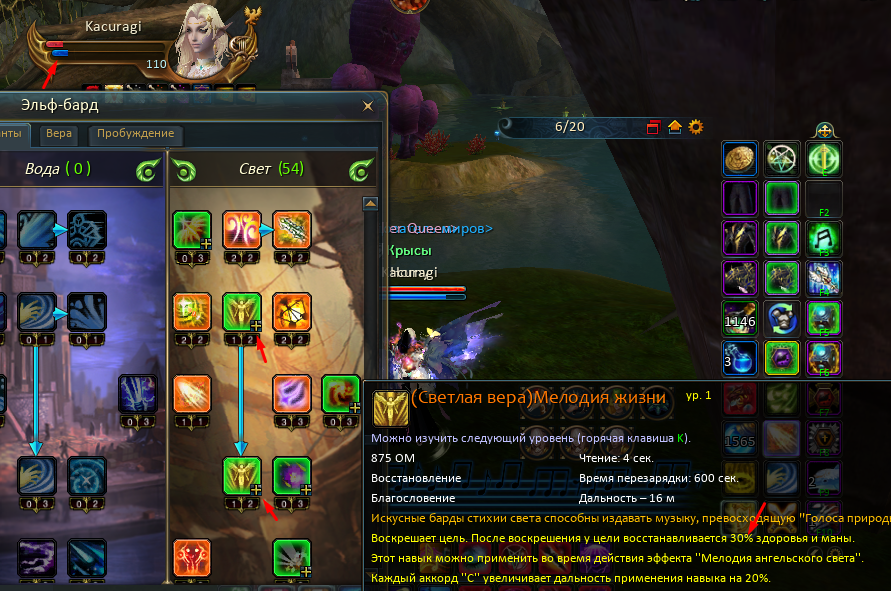Use the green music note skill
Viewport: 891px width, 591px height.
click(x=823, y=238)
